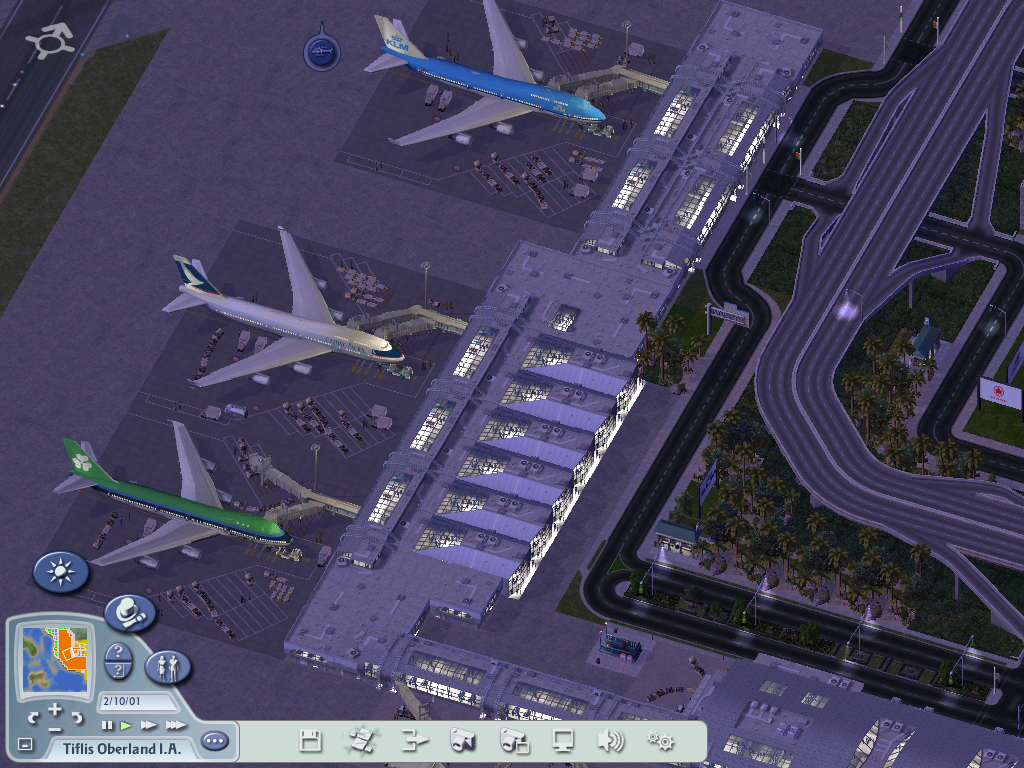Set simulation to normal play speed
1024x768 pixels.
[x=127, y=725]
